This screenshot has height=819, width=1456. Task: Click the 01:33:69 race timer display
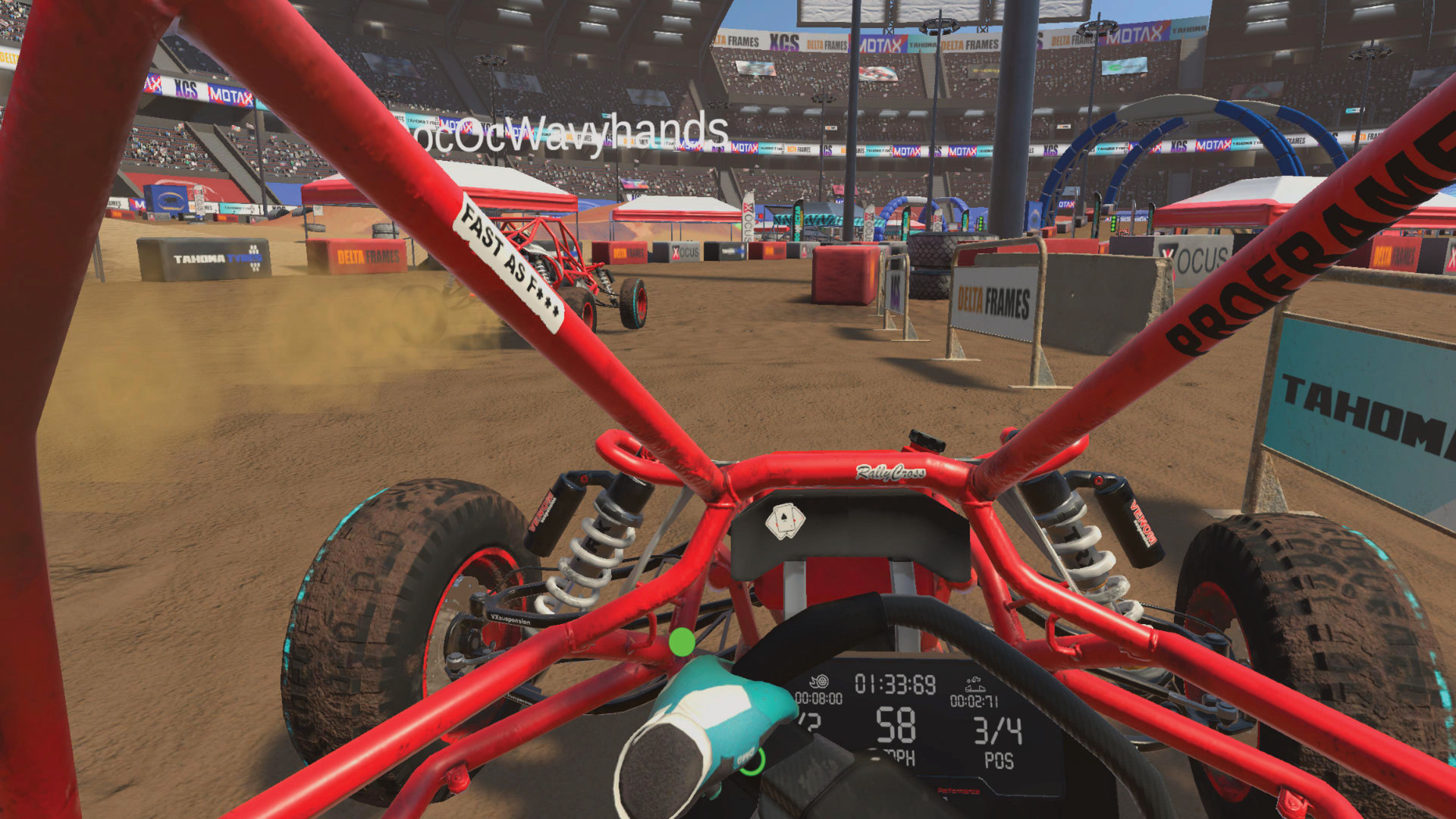point(896,684)
